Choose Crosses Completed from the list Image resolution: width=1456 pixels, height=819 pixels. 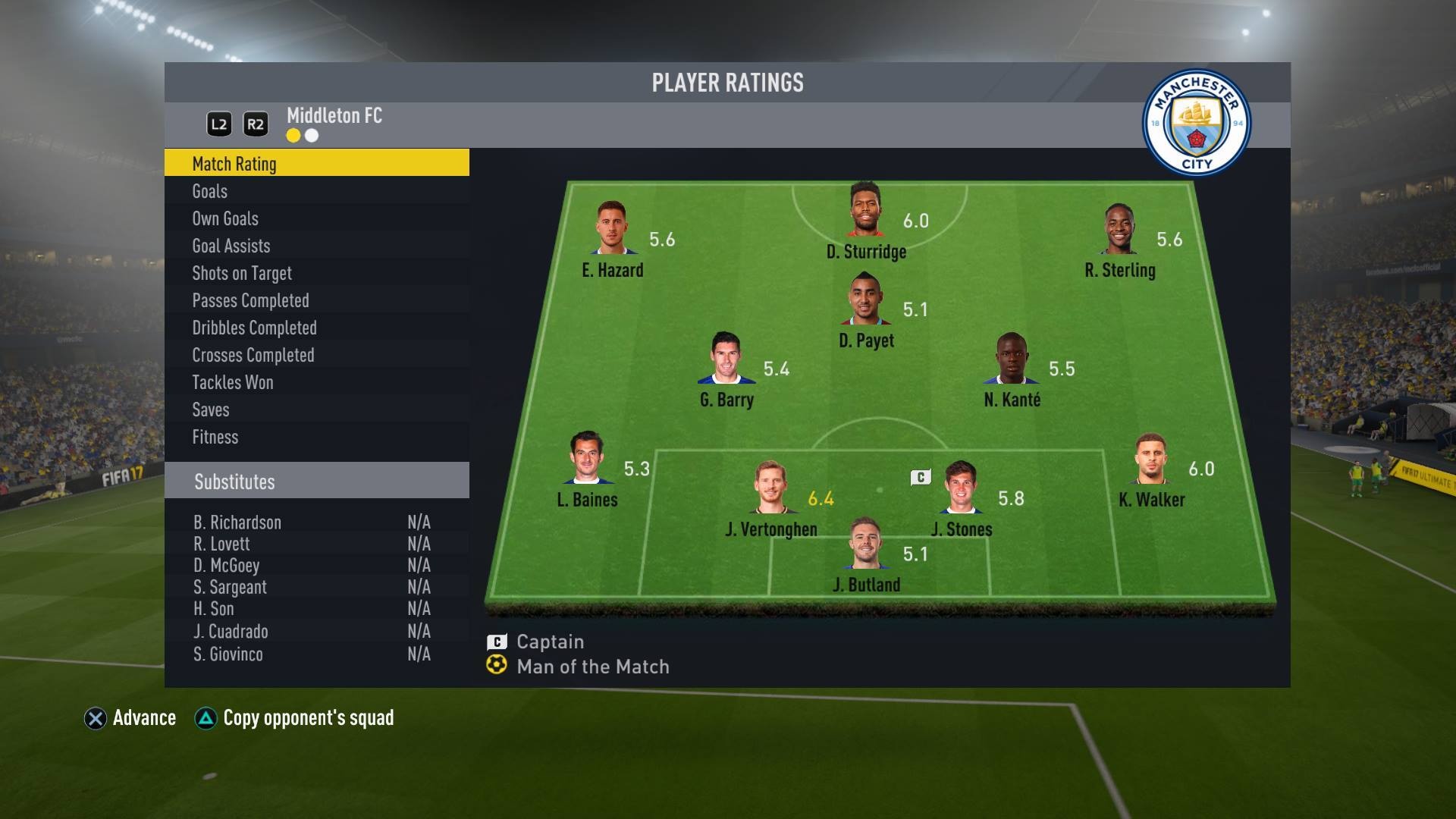[316, 355]
